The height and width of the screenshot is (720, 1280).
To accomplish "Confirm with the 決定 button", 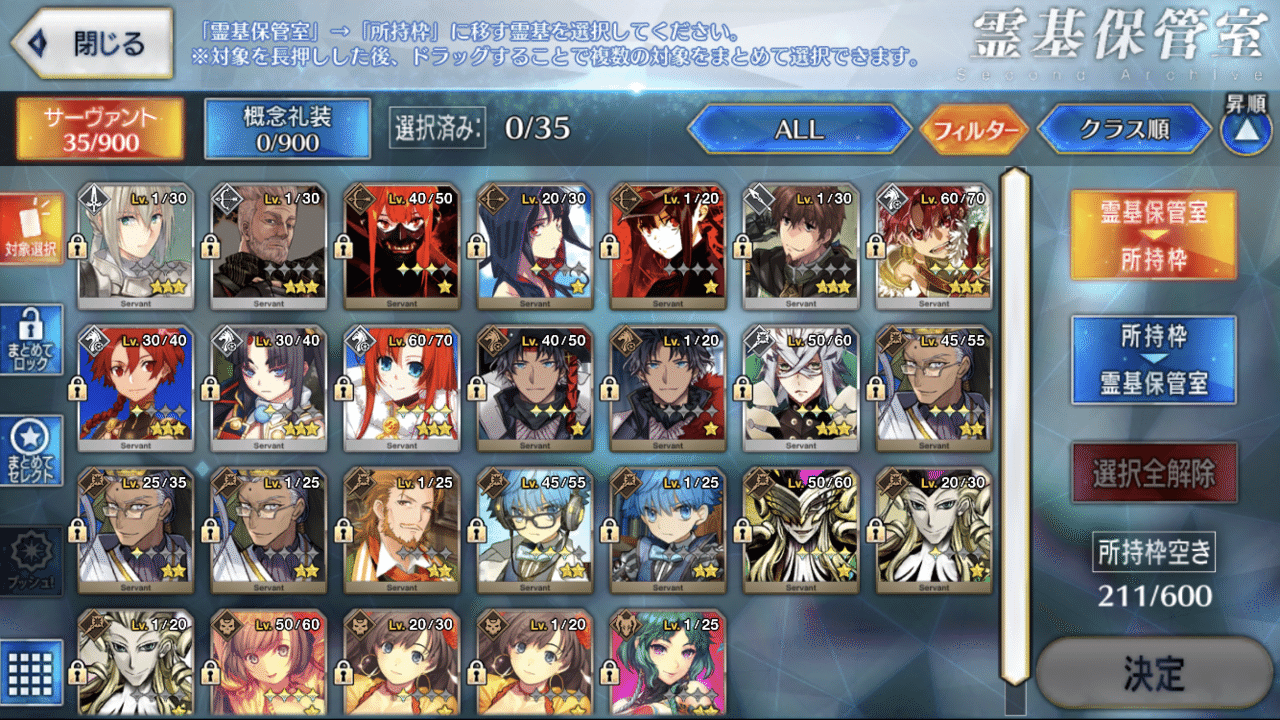I will [1153, 672].
